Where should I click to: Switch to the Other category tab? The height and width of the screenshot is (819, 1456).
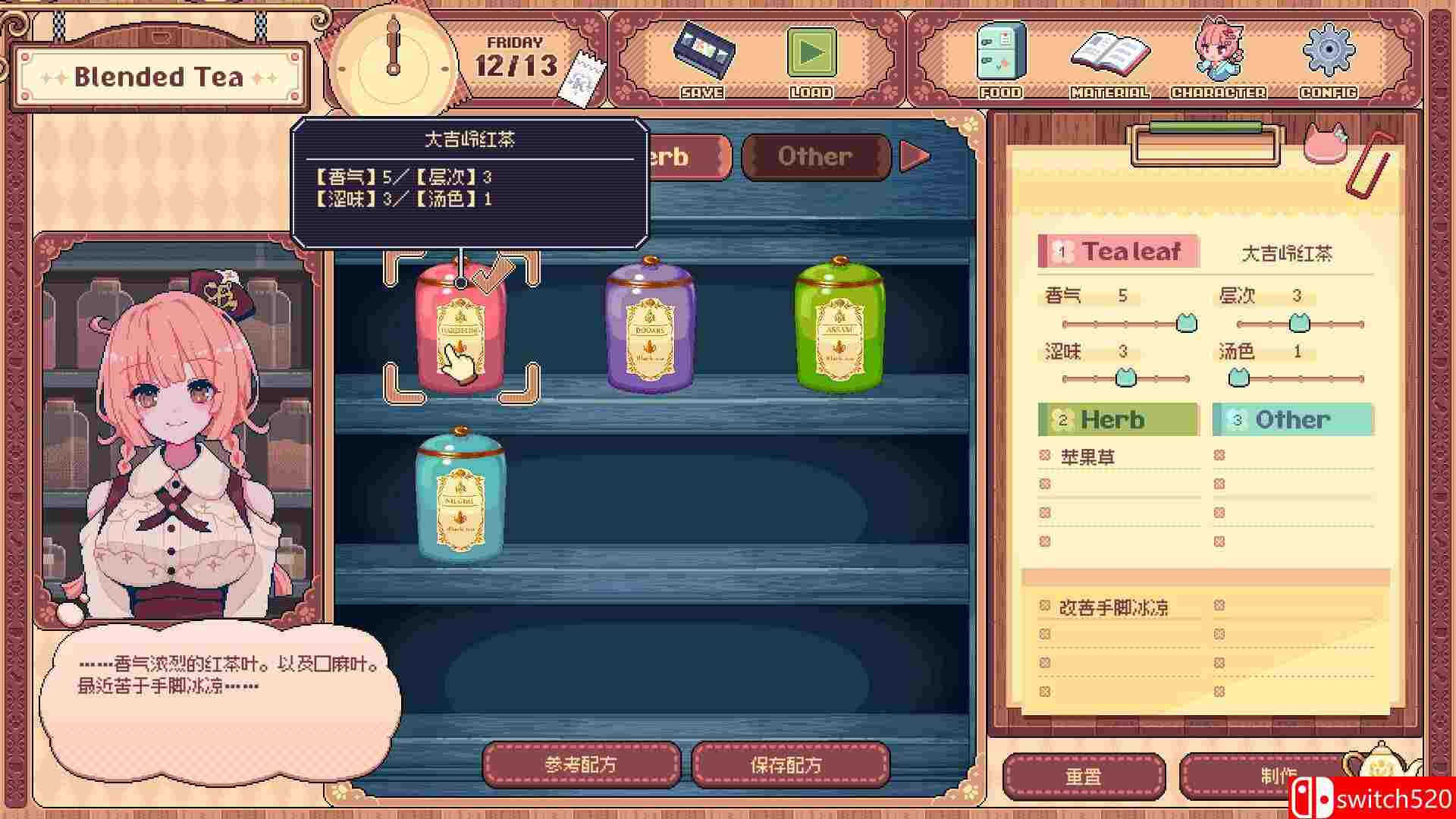coord(814,156)
